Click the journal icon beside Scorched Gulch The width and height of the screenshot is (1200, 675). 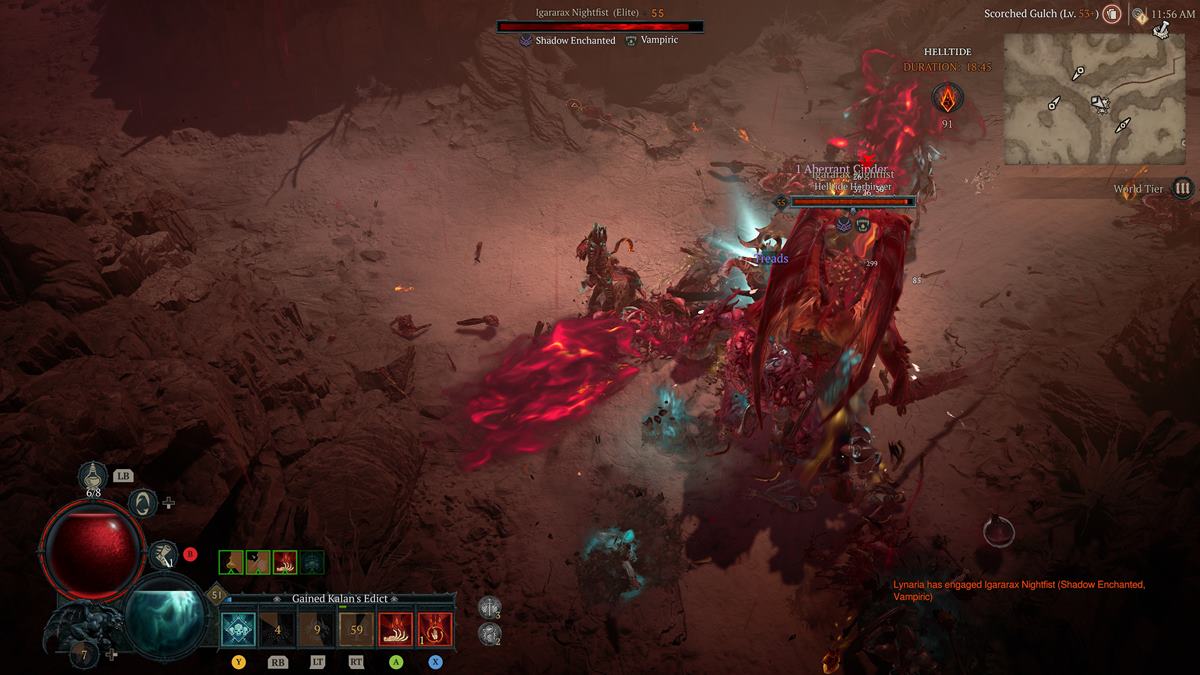(1110, 15)
